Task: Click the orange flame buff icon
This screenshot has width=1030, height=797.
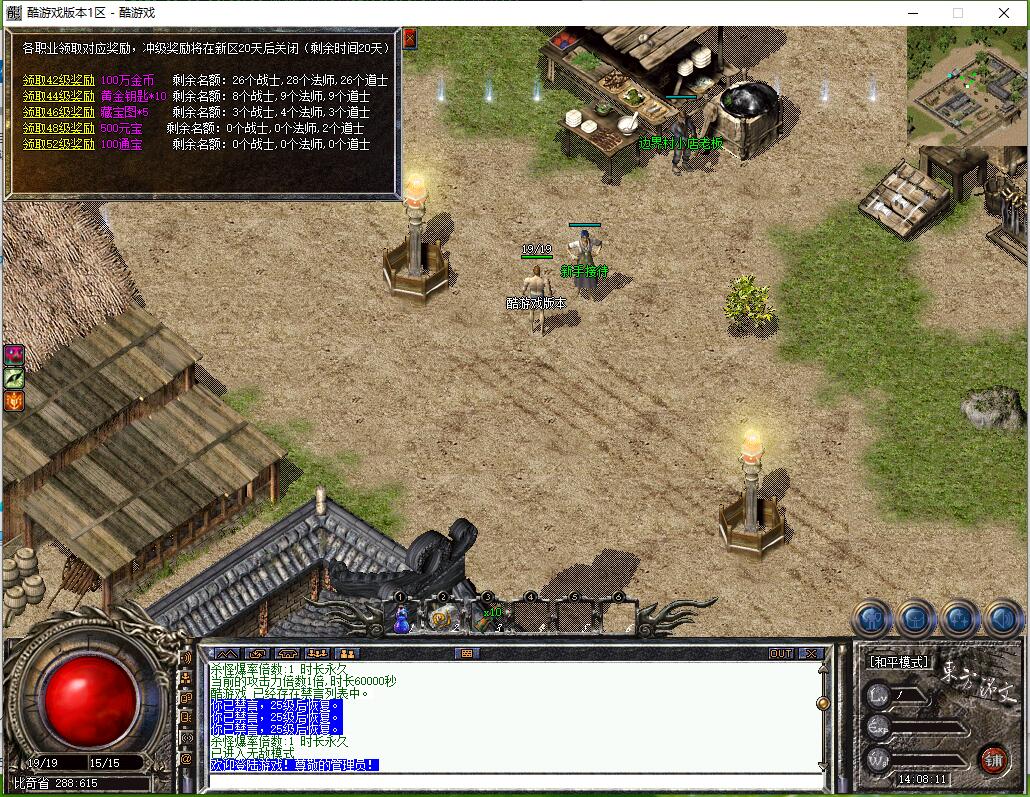Action: click(14, 400)
